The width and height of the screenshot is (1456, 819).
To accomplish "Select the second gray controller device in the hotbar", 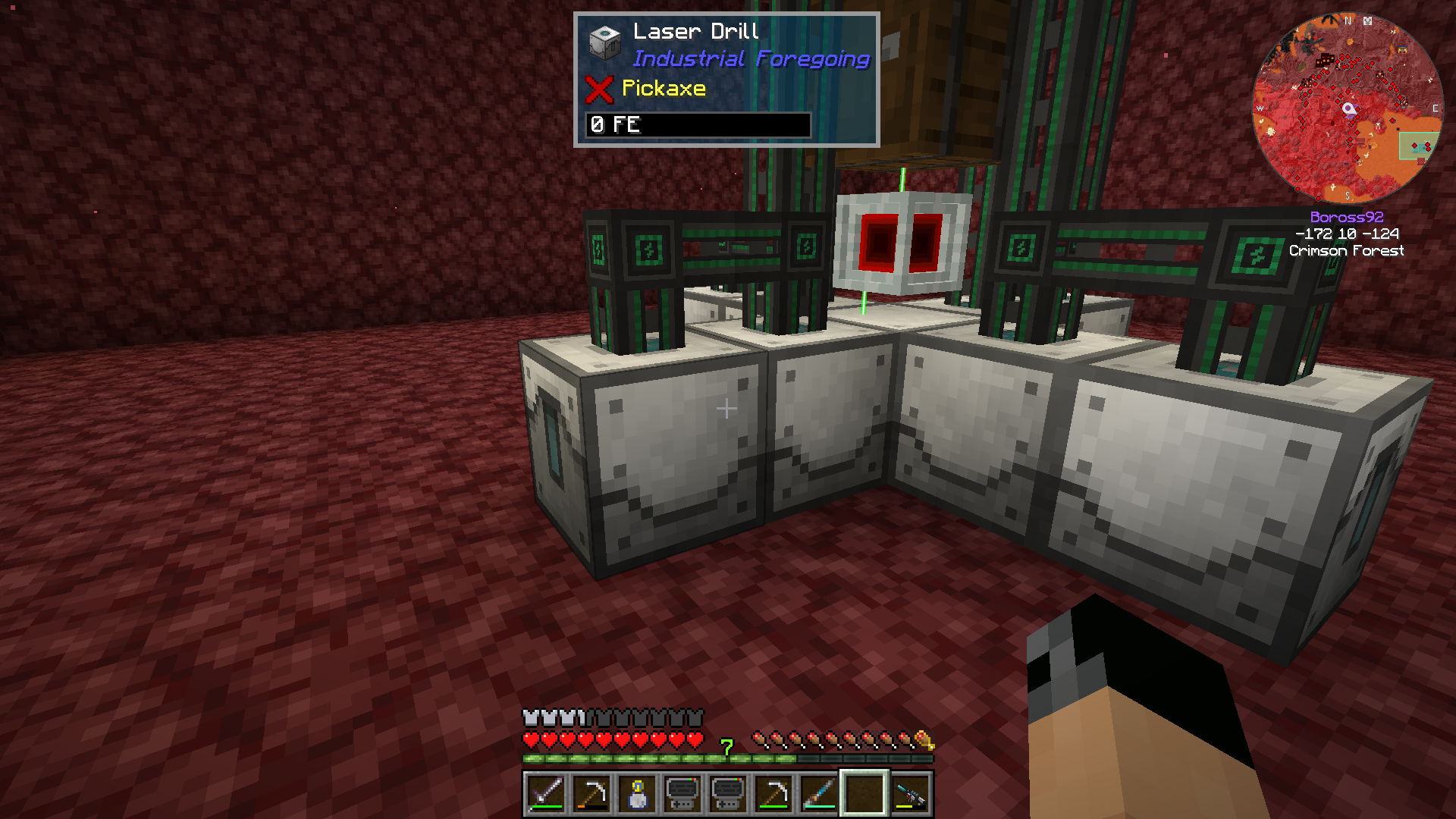I will pos(728,794).
